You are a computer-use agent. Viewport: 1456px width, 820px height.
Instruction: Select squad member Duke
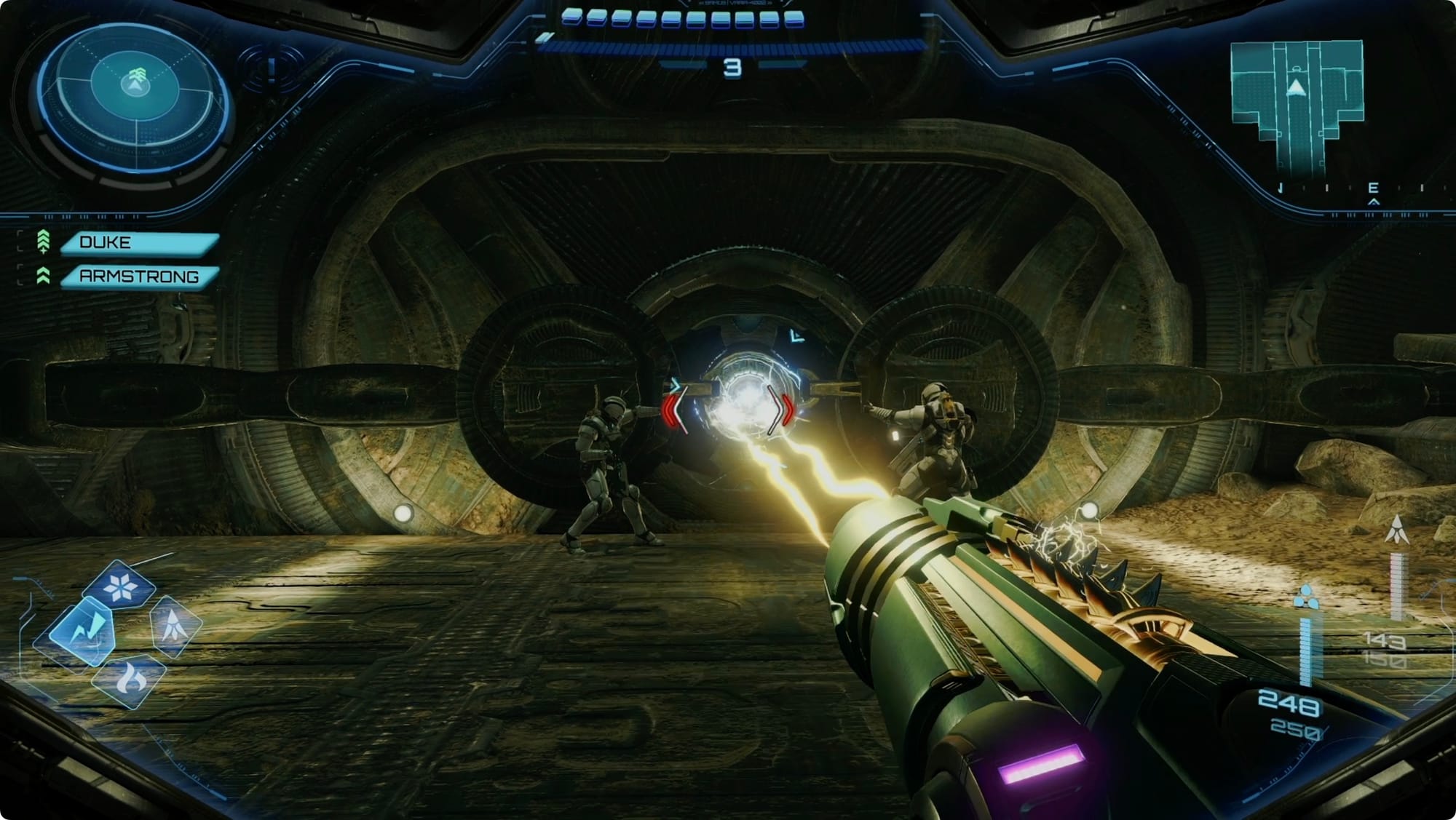pos(138,243)
